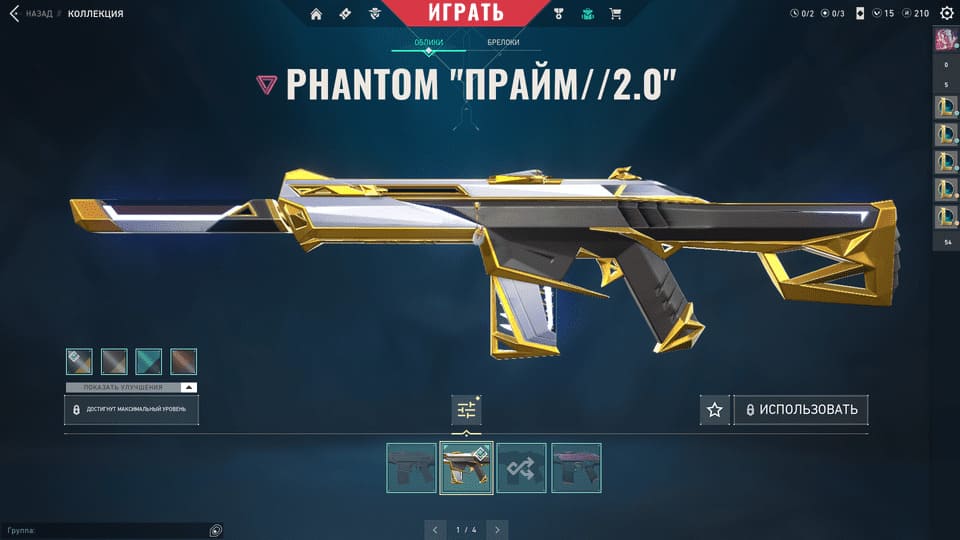The image size is (960, 540).
Task: Open settings with the gear icon
Action: coord(946,13)
